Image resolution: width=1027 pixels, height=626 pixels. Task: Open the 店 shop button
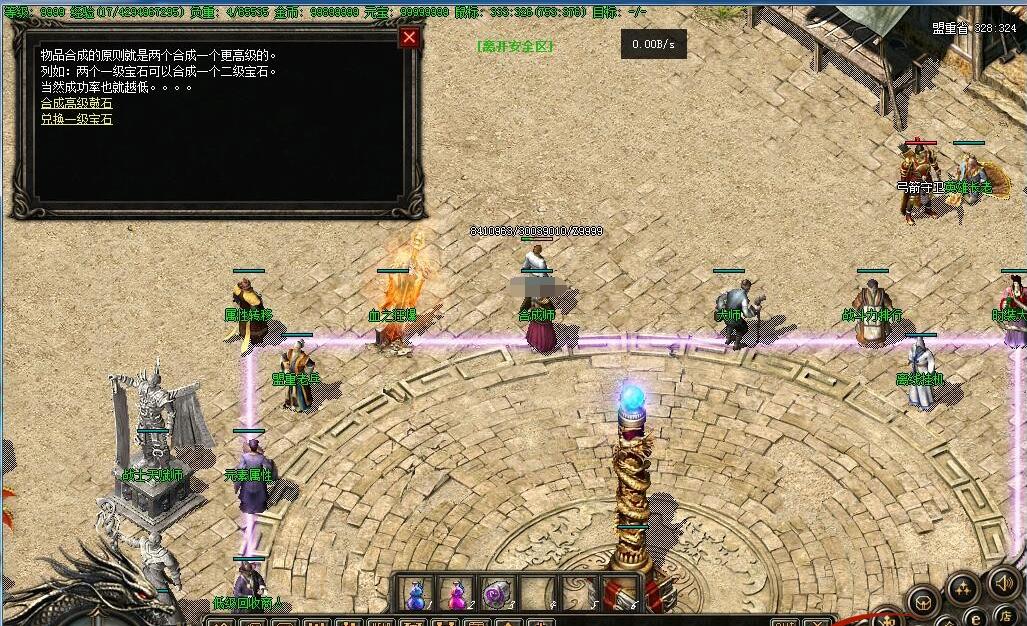pyautogui.click(x=1007, y=615)
